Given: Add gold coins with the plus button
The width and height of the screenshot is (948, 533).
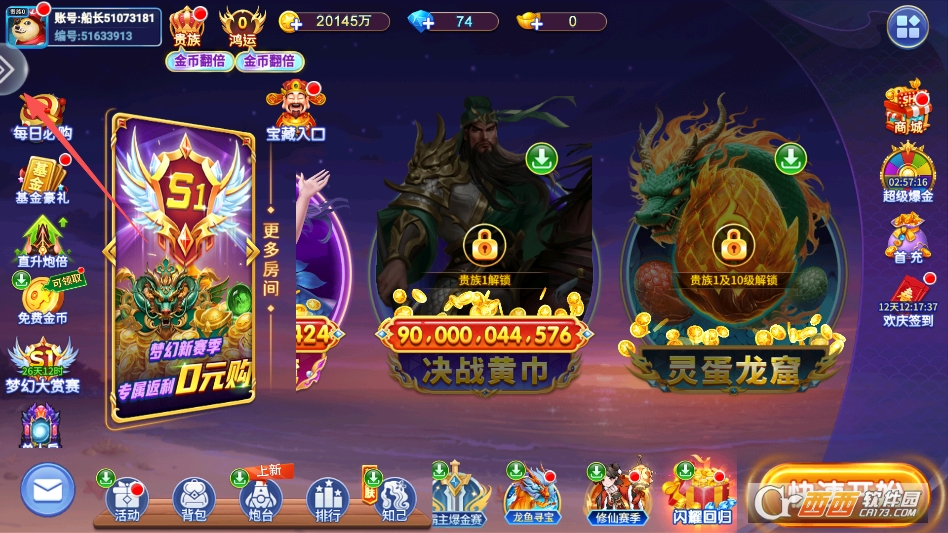Looking at the screenshot, I should click(x=291, y=21).
